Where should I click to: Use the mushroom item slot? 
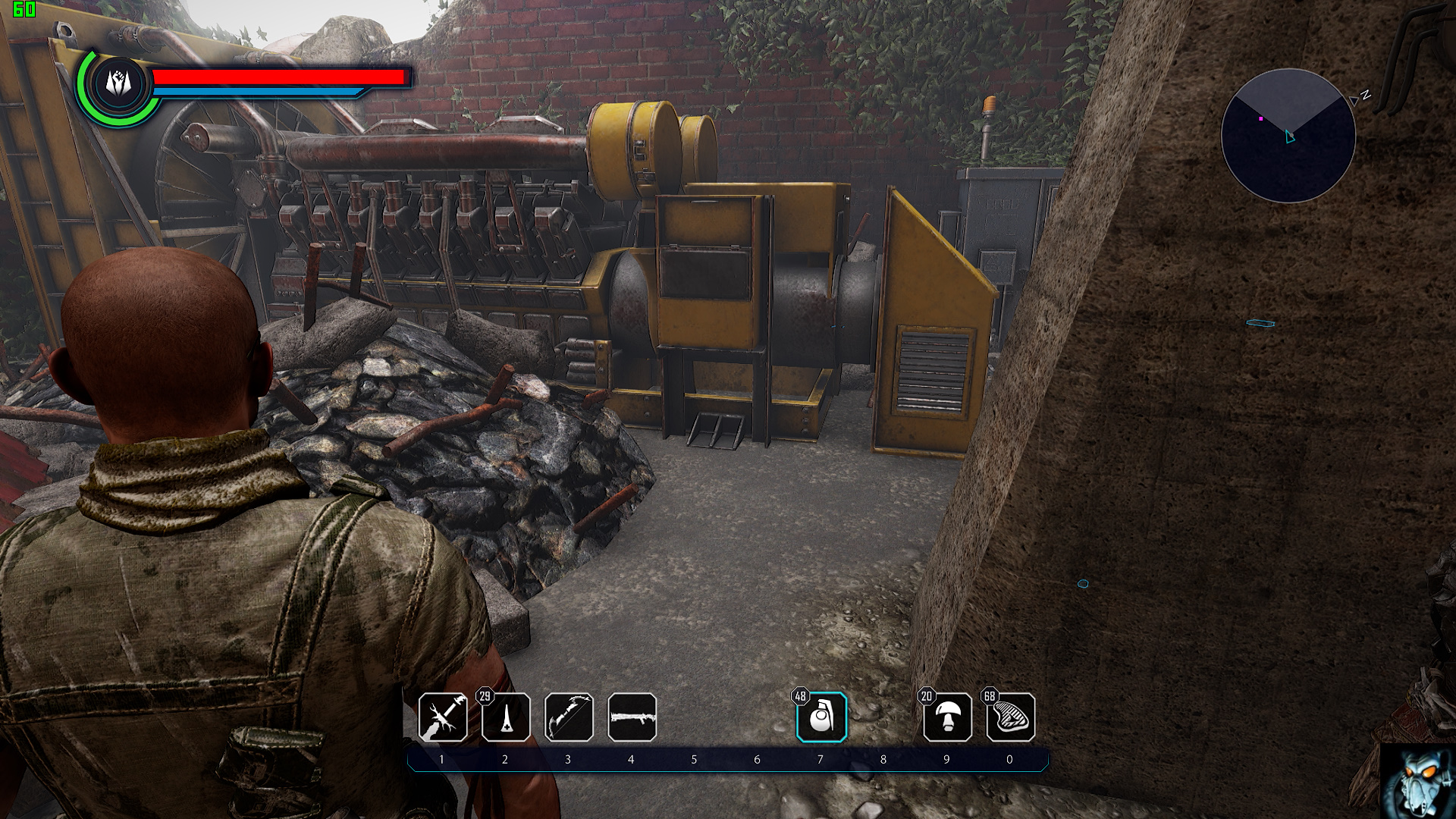click(947, 717)
